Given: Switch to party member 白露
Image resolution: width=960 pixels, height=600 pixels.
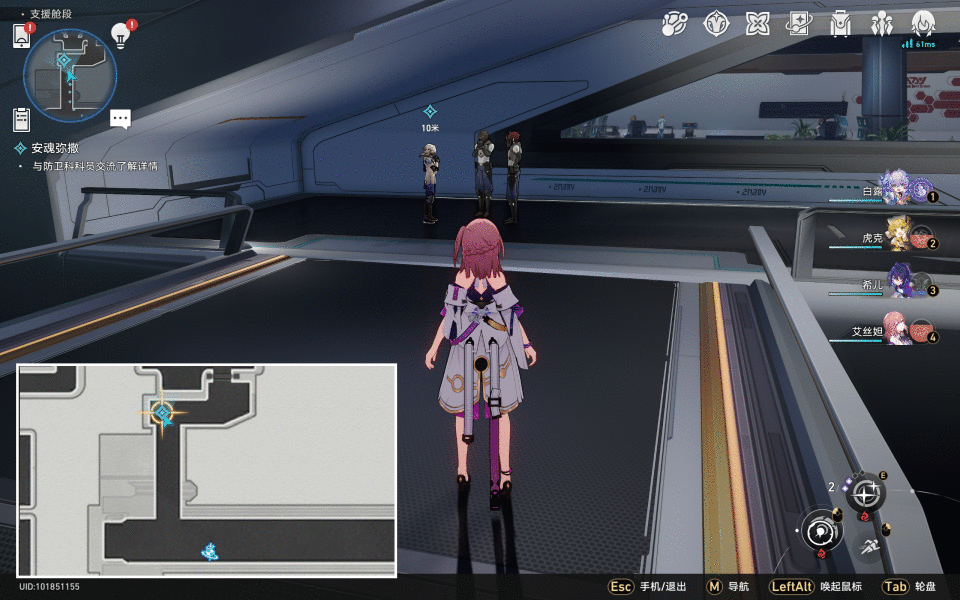Looking at the screenshot, I should (x=895, y=187).
